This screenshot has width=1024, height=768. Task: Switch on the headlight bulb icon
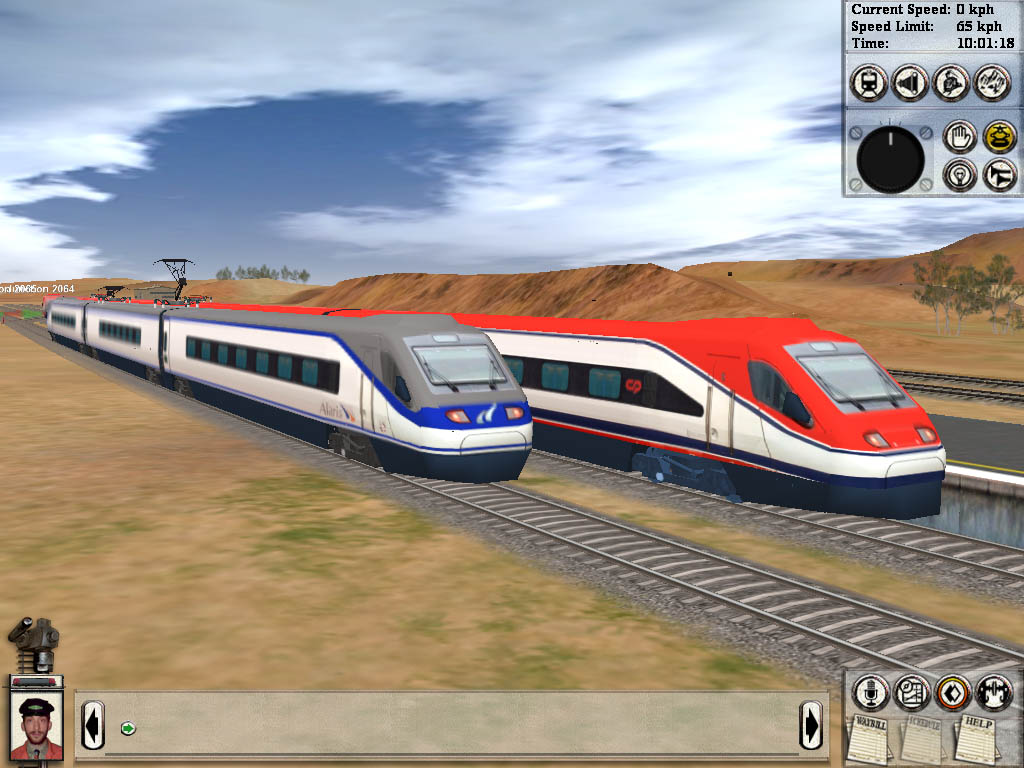tap(960, 175)
